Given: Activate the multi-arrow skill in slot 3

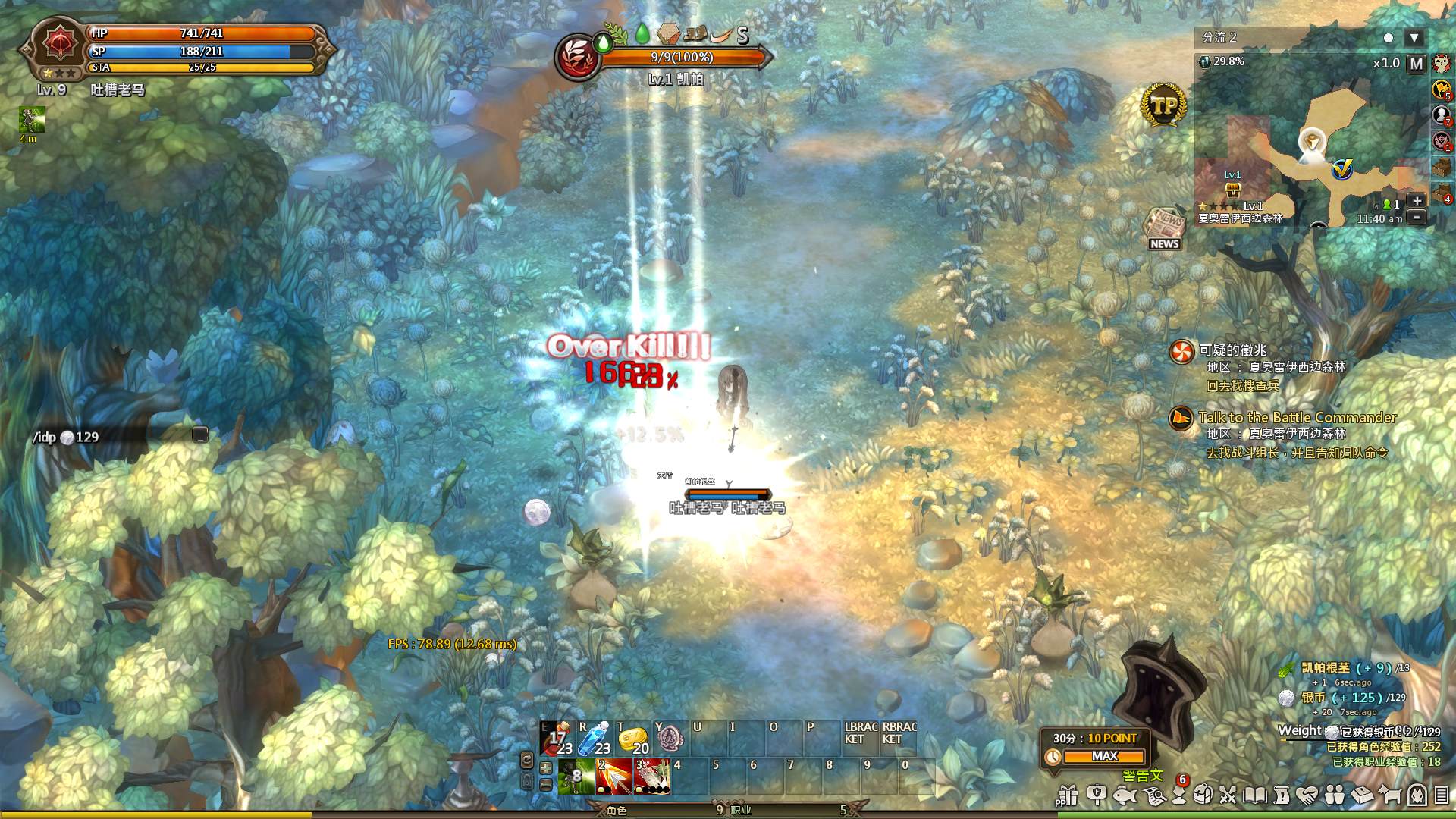Looking at the screenshot, I should tap(651, 777).
